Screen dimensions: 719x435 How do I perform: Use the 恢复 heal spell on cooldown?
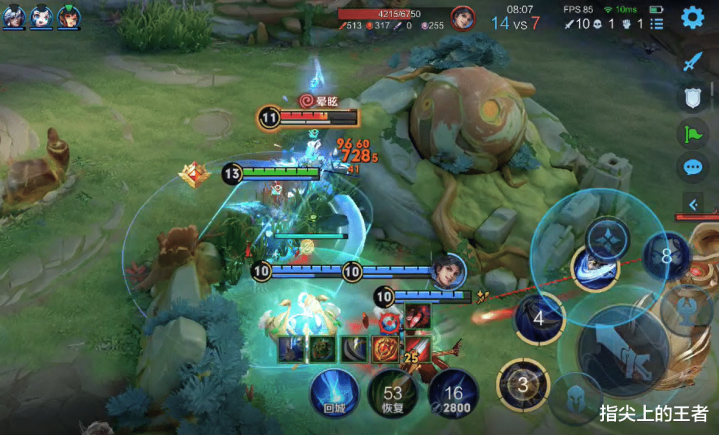tap(391, 393)
